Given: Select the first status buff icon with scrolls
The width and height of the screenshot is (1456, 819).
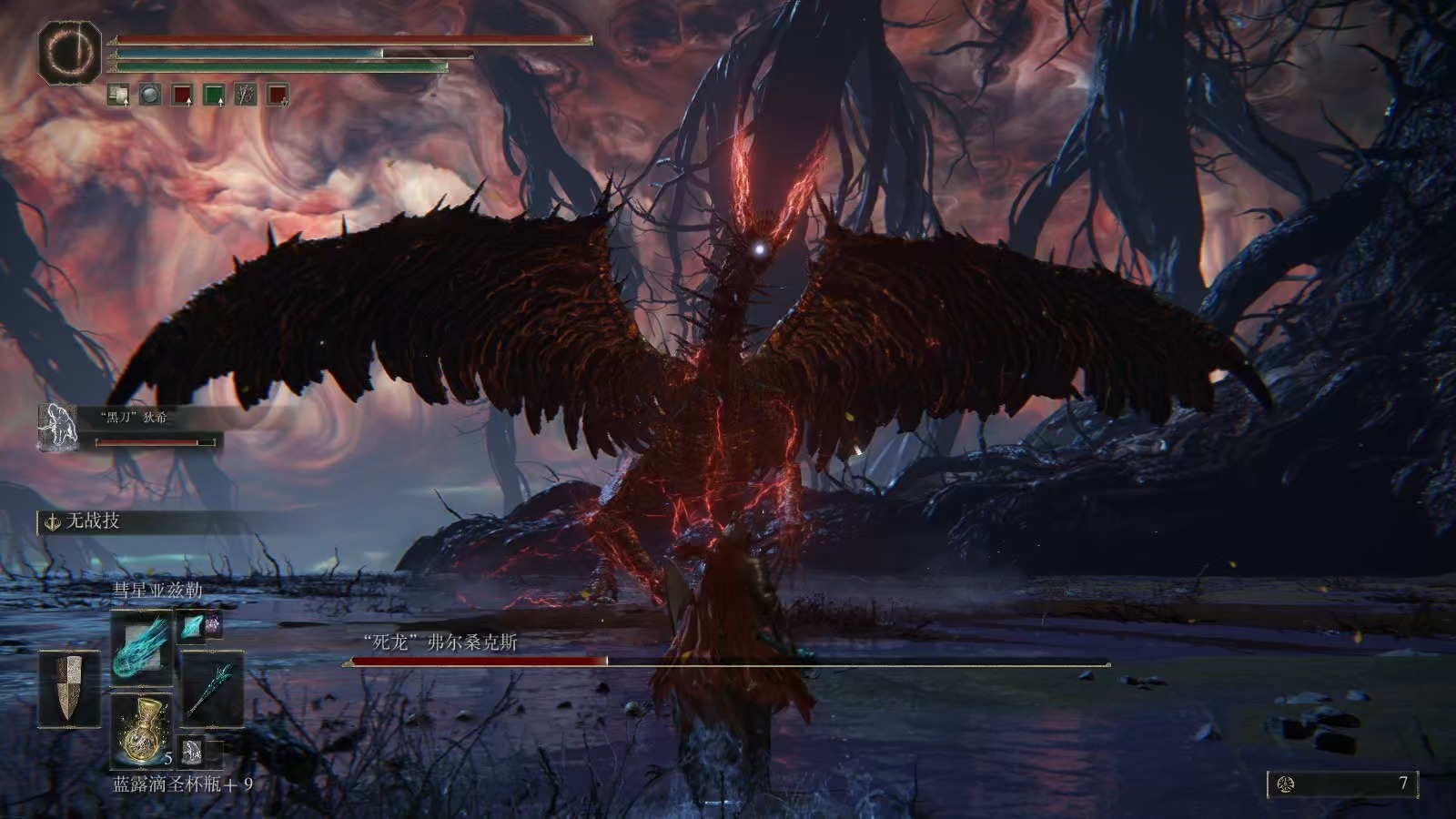Looking at the screenshot, I should [x=118, y=94].
